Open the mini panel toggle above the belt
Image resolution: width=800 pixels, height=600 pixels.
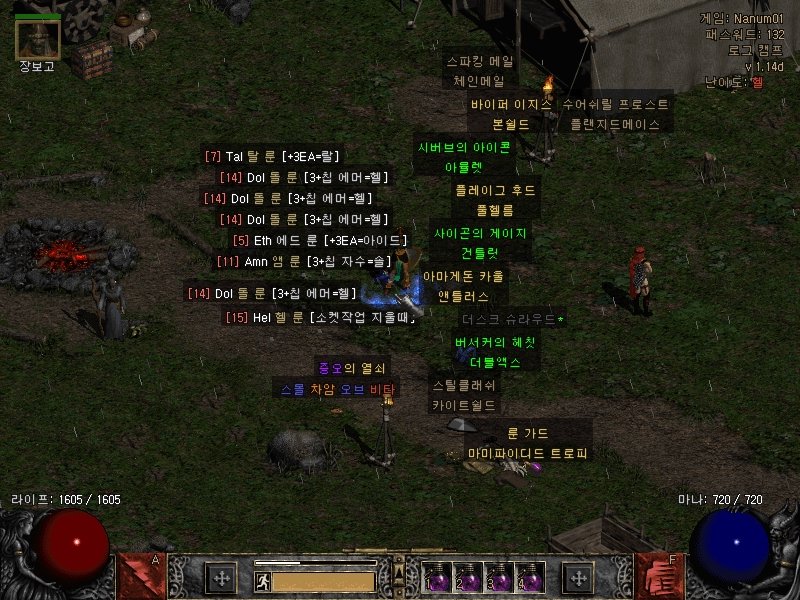pyautogui.click(x=400, y=571)
